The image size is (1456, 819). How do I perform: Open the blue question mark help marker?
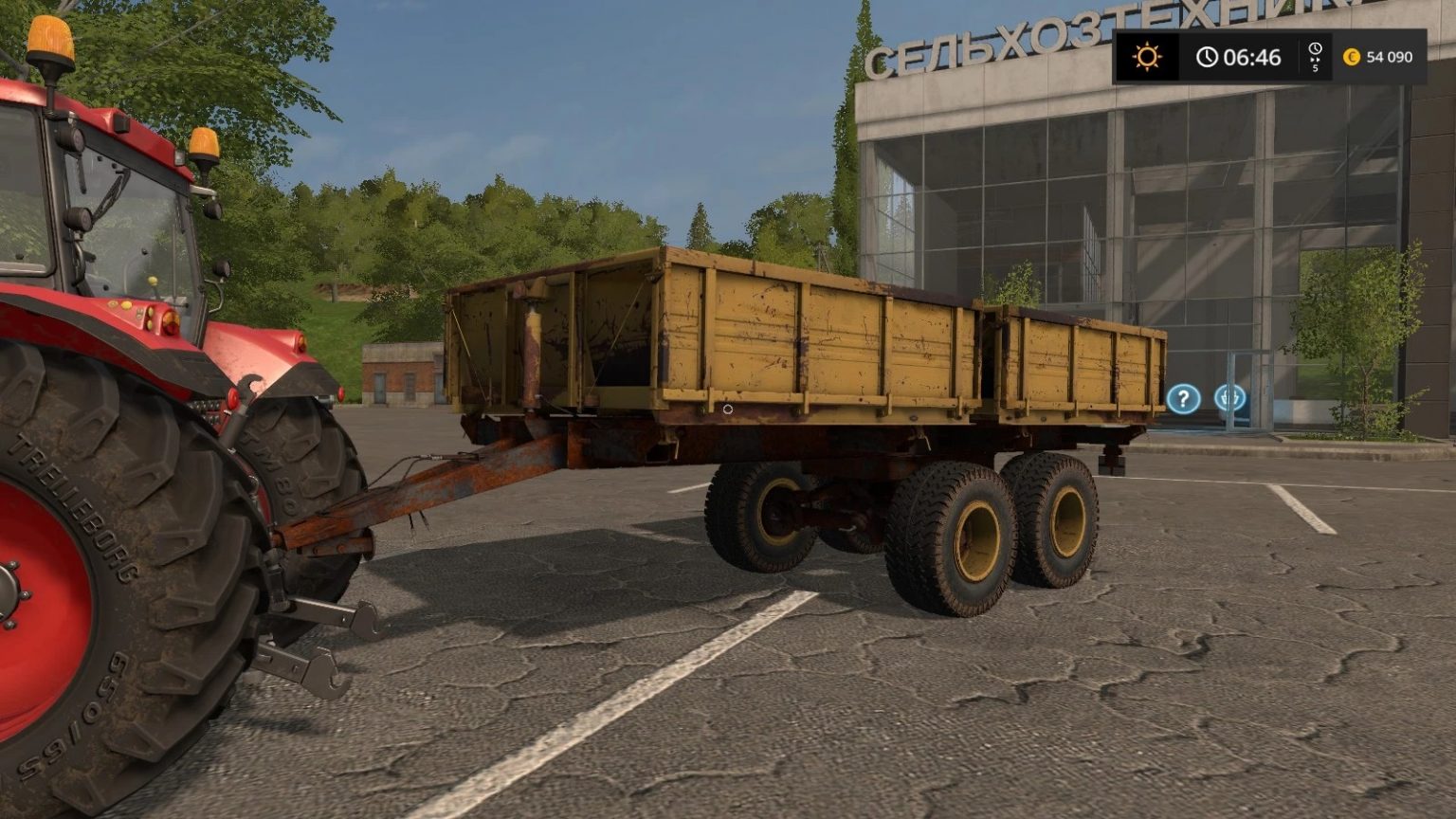tap(1183, 398)
